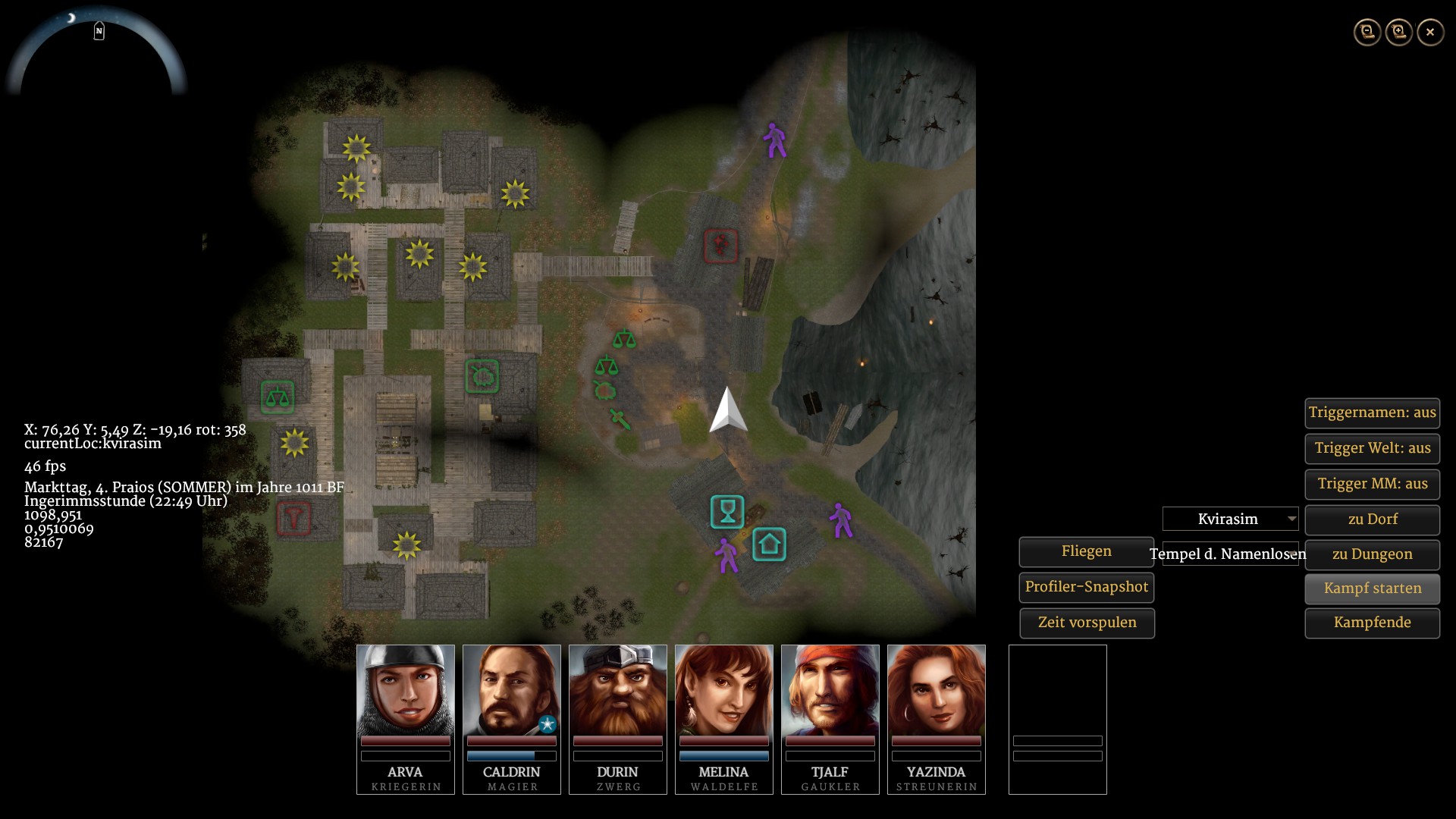
Task: Toggle the Trigger Welt option
Action: [x=1372, y=448]
